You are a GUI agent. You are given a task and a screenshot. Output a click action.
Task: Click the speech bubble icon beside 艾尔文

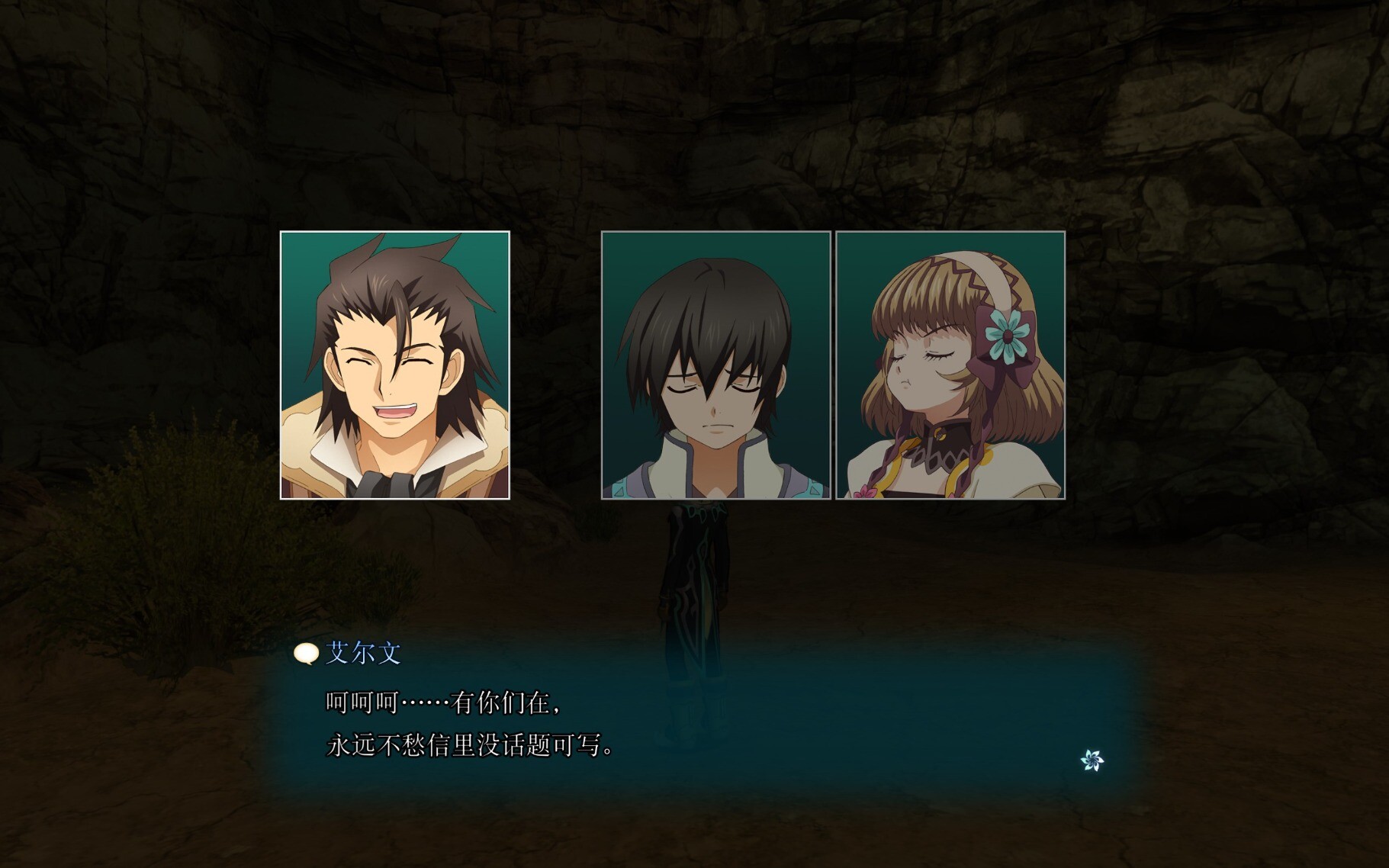pos(306,654)
